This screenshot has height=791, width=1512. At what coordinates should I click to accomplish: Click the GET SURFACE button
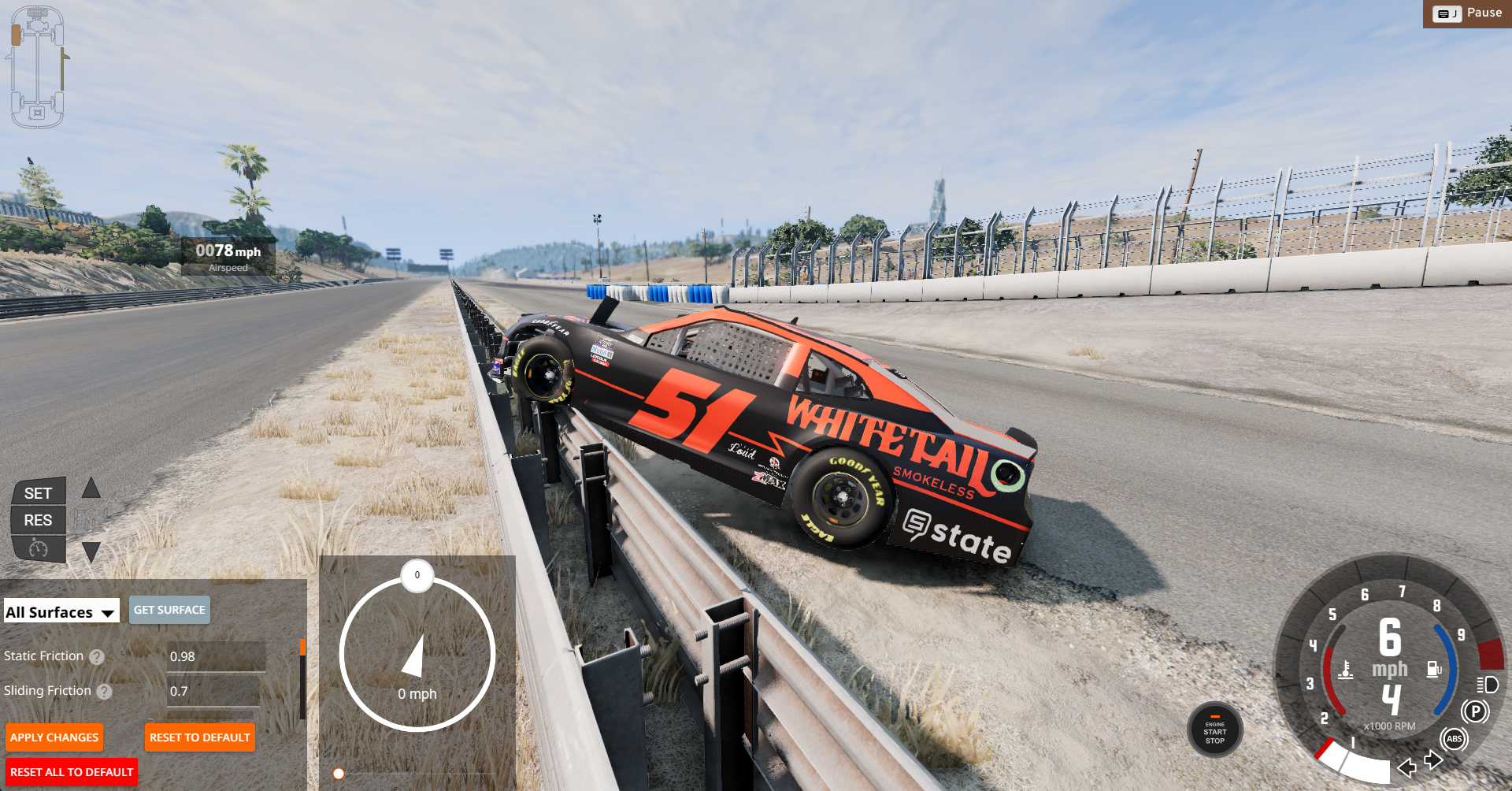point(169,610)
